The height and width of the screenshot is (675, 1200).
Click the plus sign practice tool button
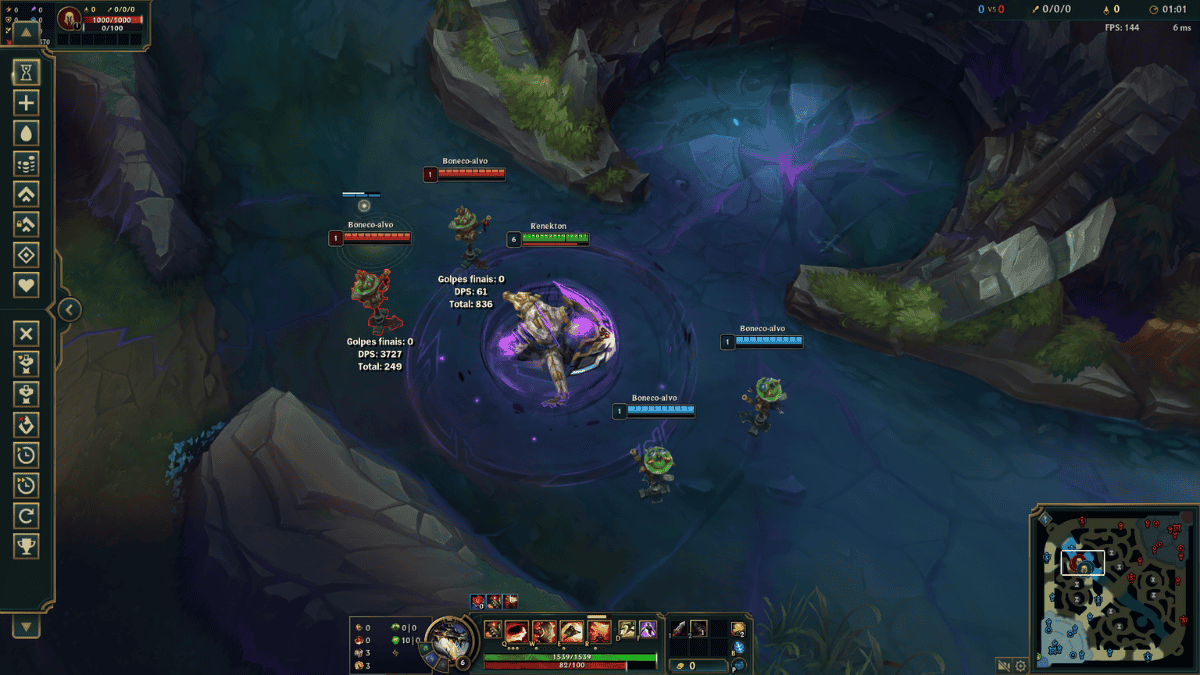[27, 102]
